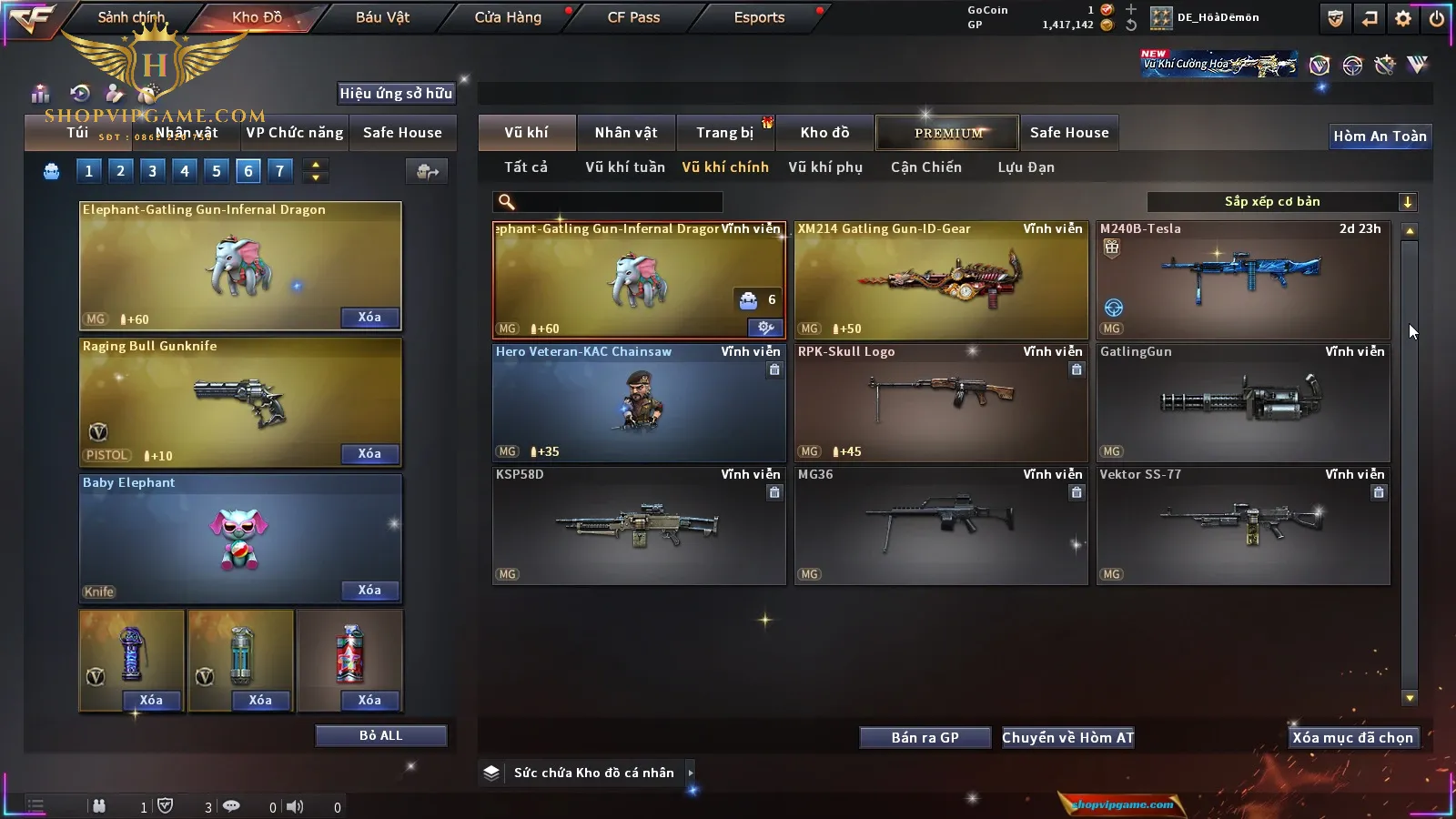Select the M240B-Tesla machine gun

pos(1243,280)
